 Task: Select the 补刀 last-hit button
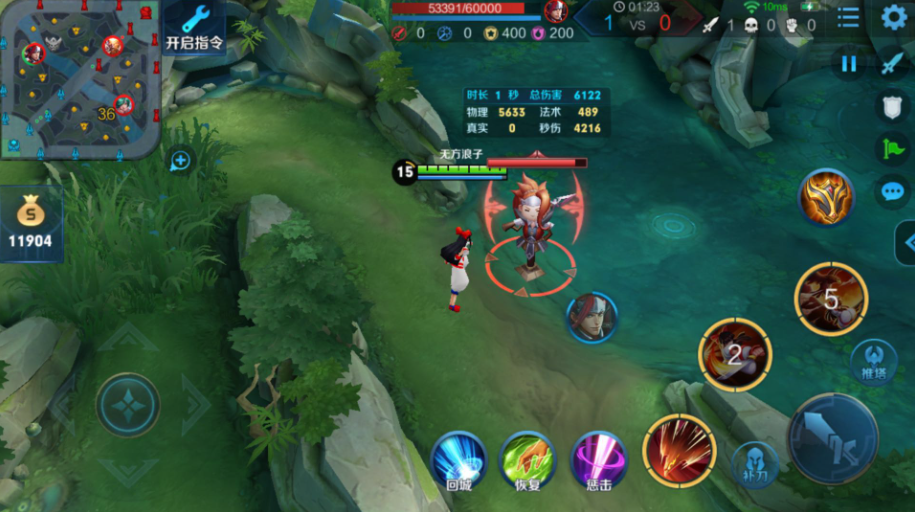[x=755, y=463]
